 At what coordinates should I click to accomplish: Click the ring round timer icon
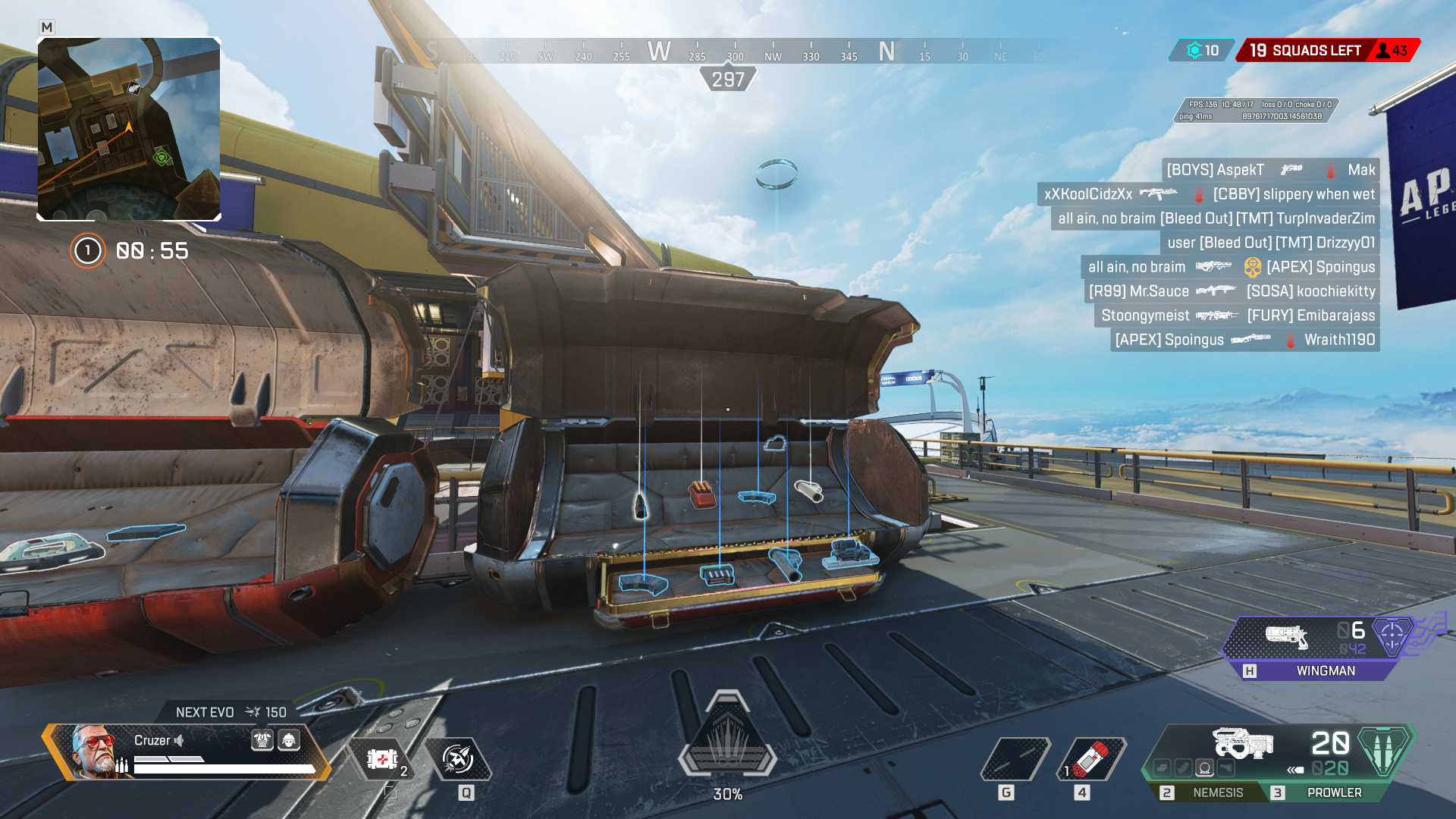pyautogui.click(x=87, y=251)
